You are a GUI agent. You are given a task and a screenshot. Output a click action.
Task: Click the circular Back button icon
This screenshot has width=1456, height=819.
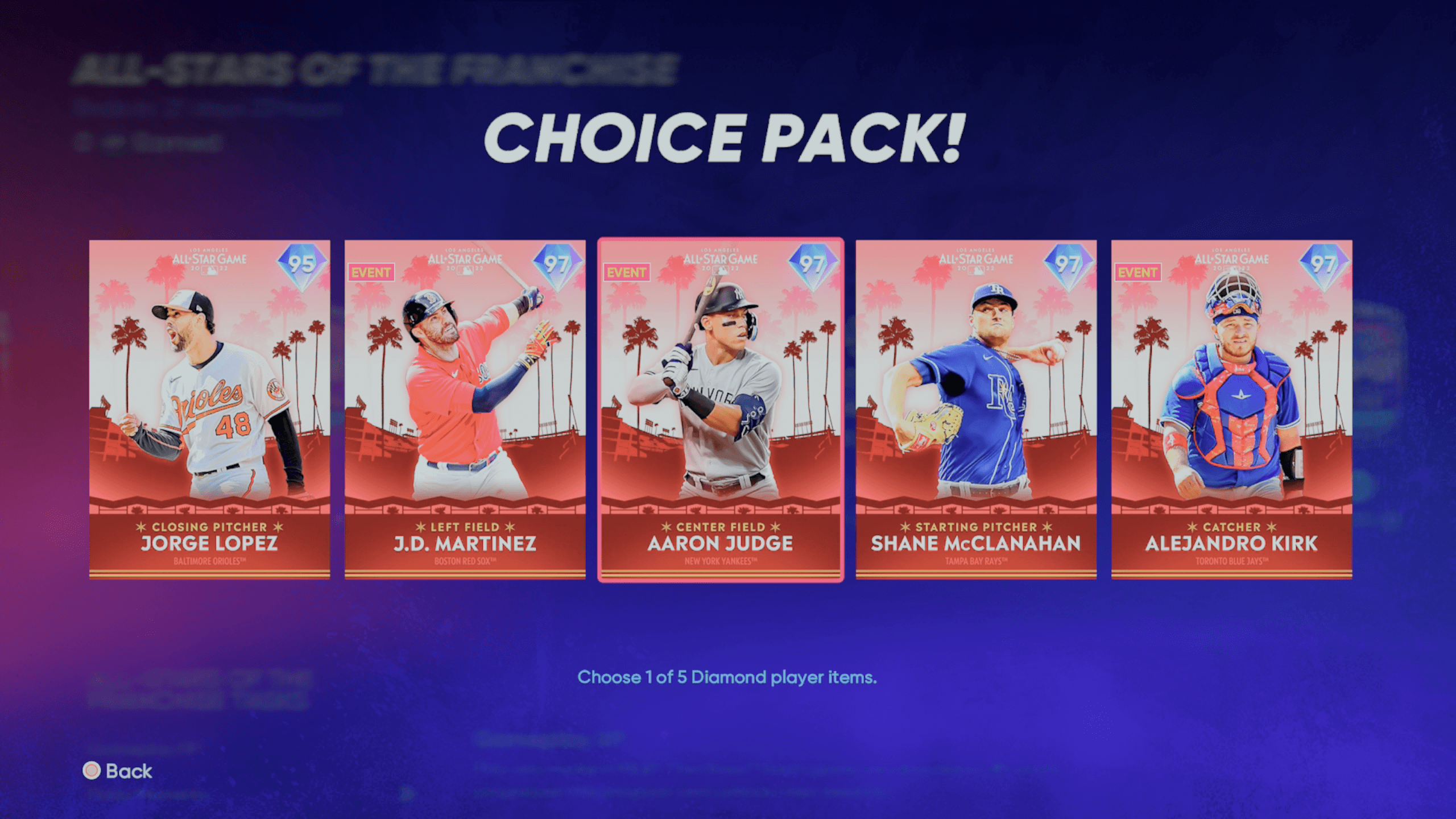pyautogui.click(x=91, y=772)
